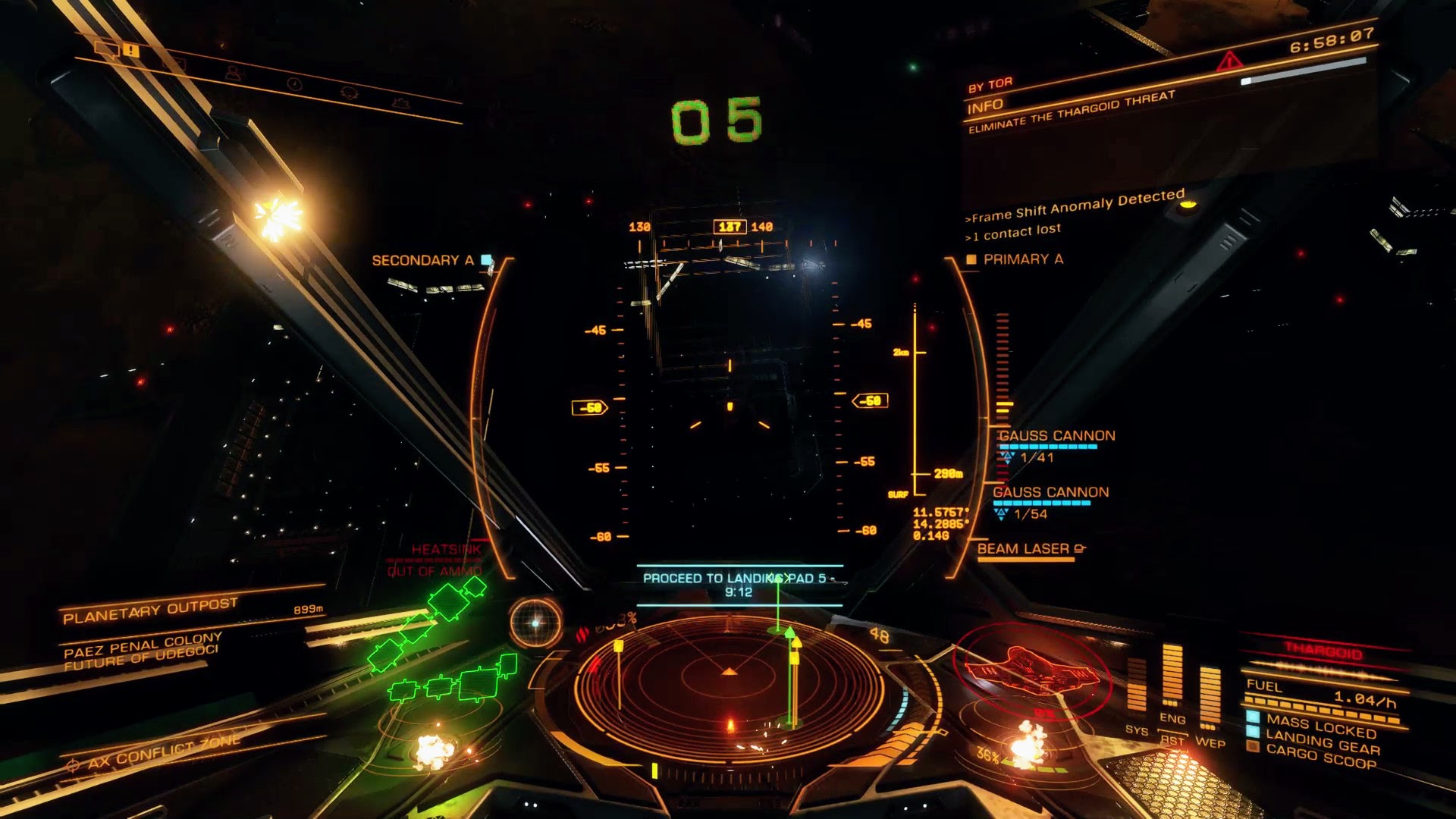The width and height of the screenshot is (1456, 819).
Task: Toggle the Cargo Scoop indicator
Action: point(1319,757)
